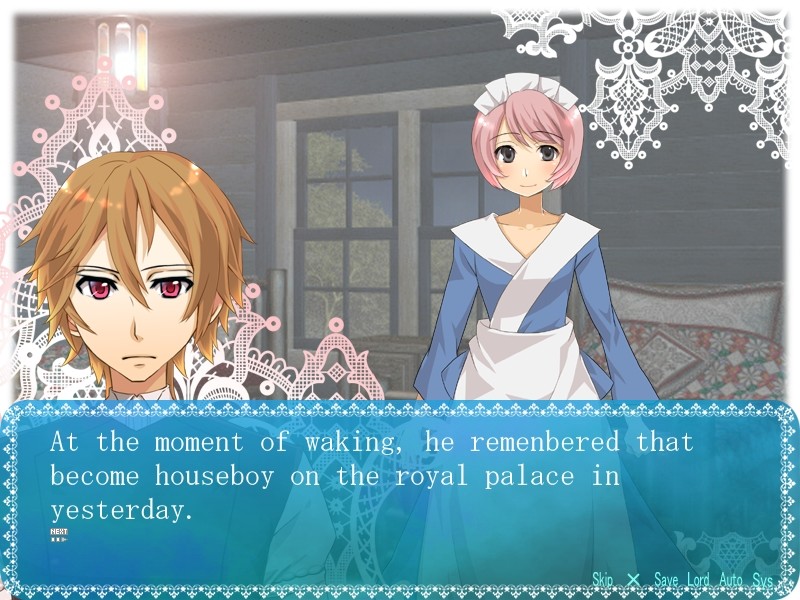800x600 pixels.
Task: Open the Save menu
Action: [666, 580]
